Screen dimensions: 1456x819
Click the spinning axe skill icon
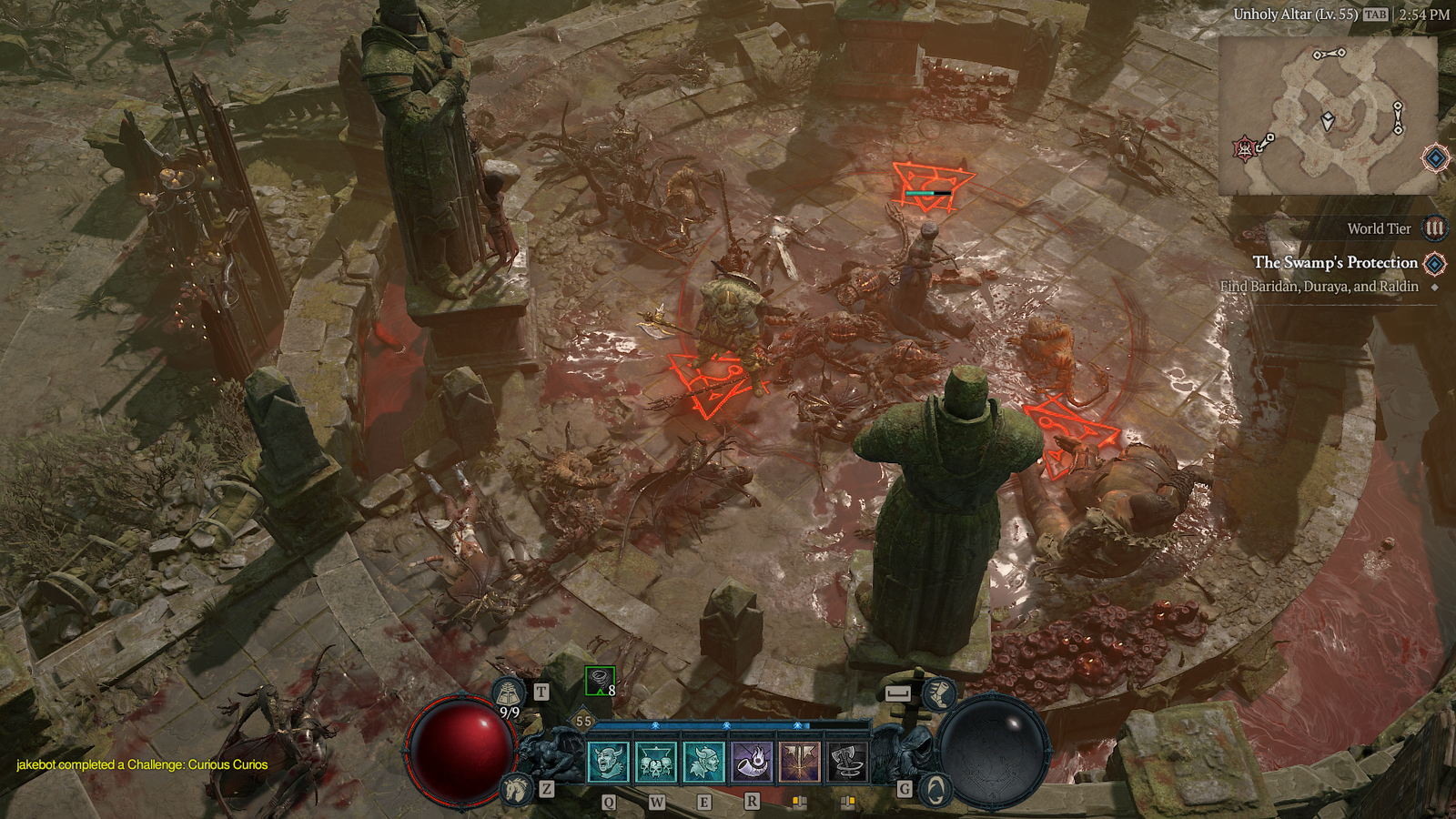[x=847, y=763]
